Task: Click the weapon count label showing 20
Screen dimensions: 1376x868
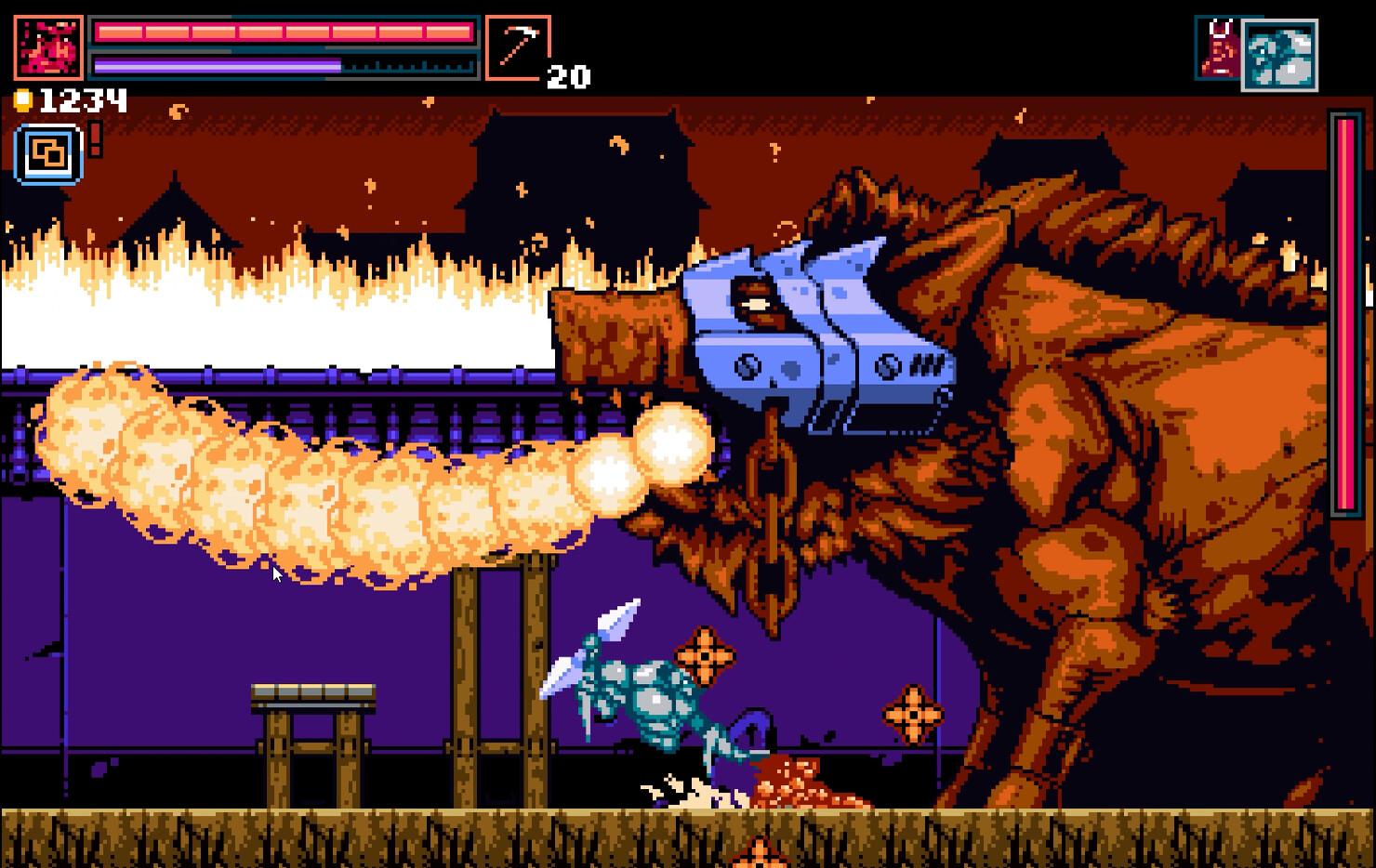Action: 569,77
